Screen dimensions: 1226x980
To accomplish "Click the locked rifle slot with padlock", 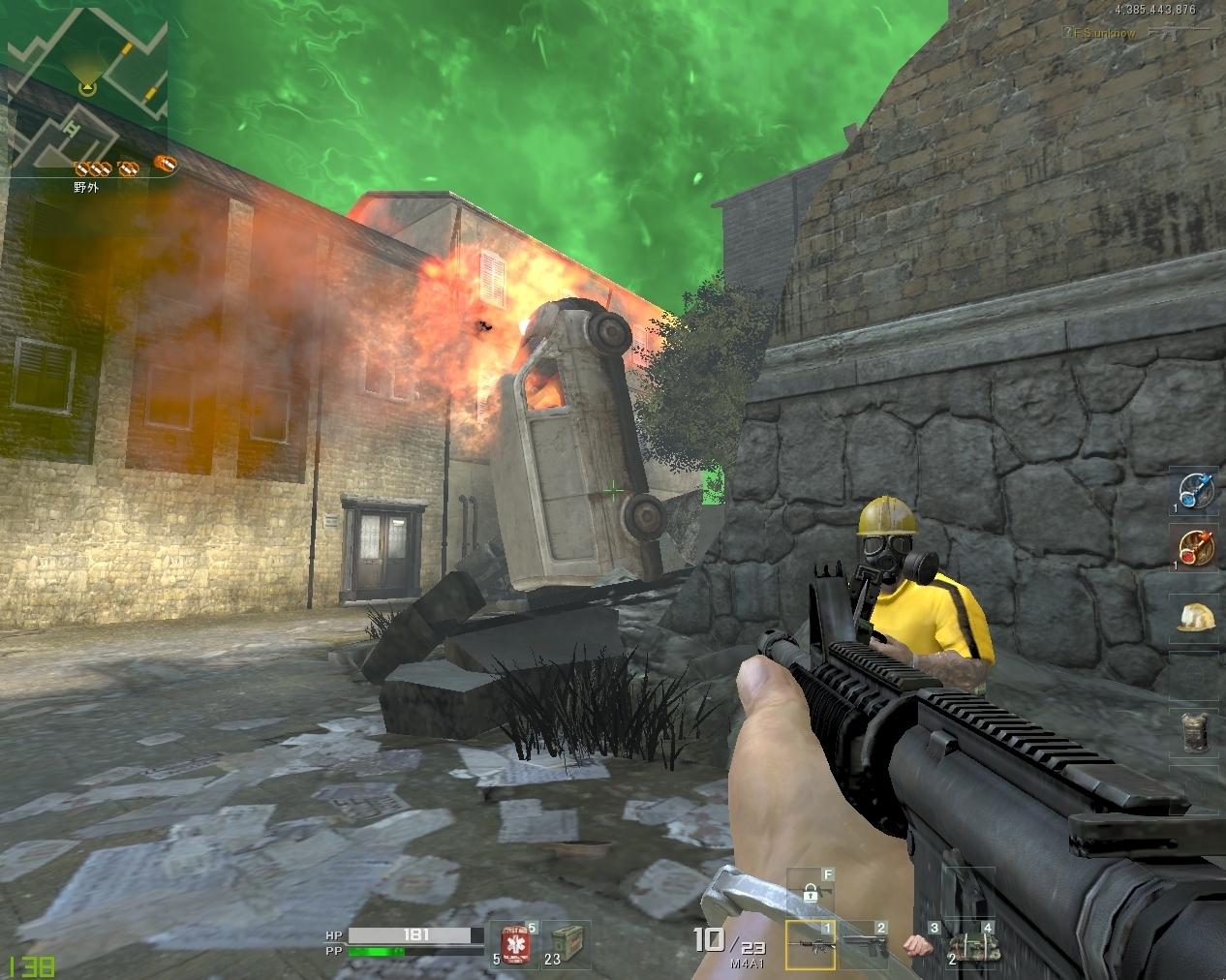I will point(811,891).
